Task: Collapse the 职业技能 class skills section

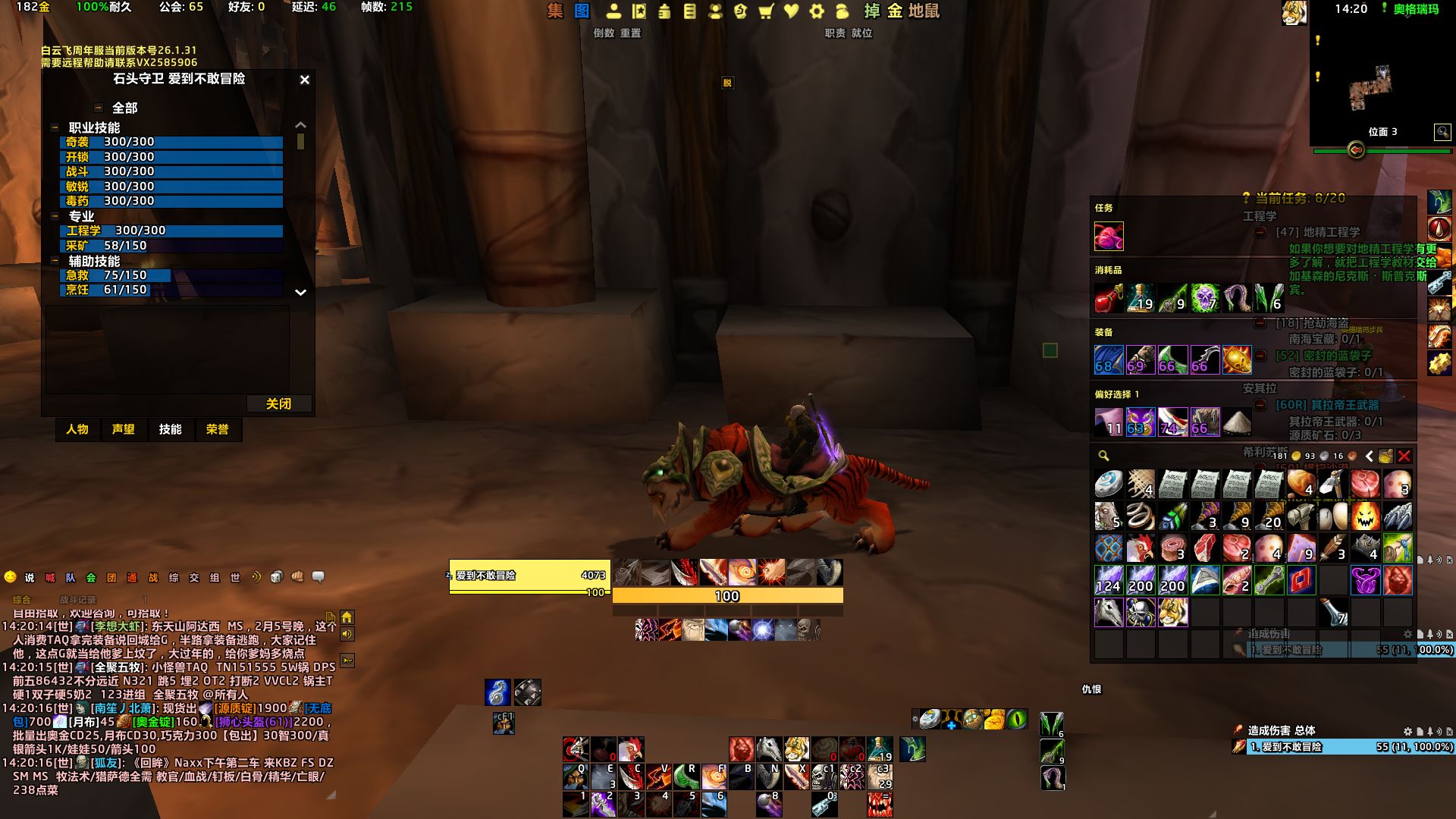Action: click(x=55, y=127)
